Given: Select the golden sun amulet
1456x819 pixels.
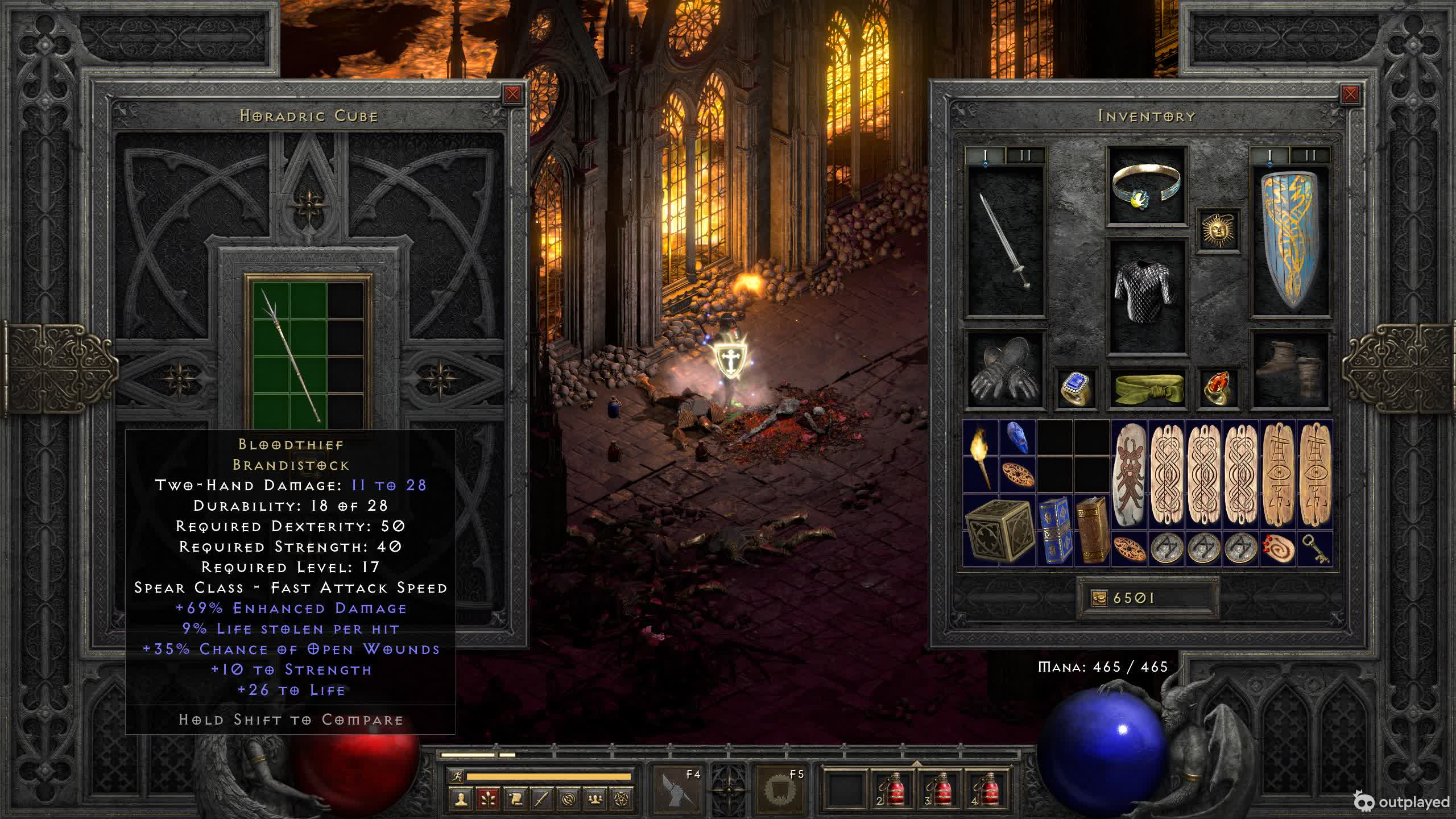Looking at the screenshot, I should pos(1218,230).
